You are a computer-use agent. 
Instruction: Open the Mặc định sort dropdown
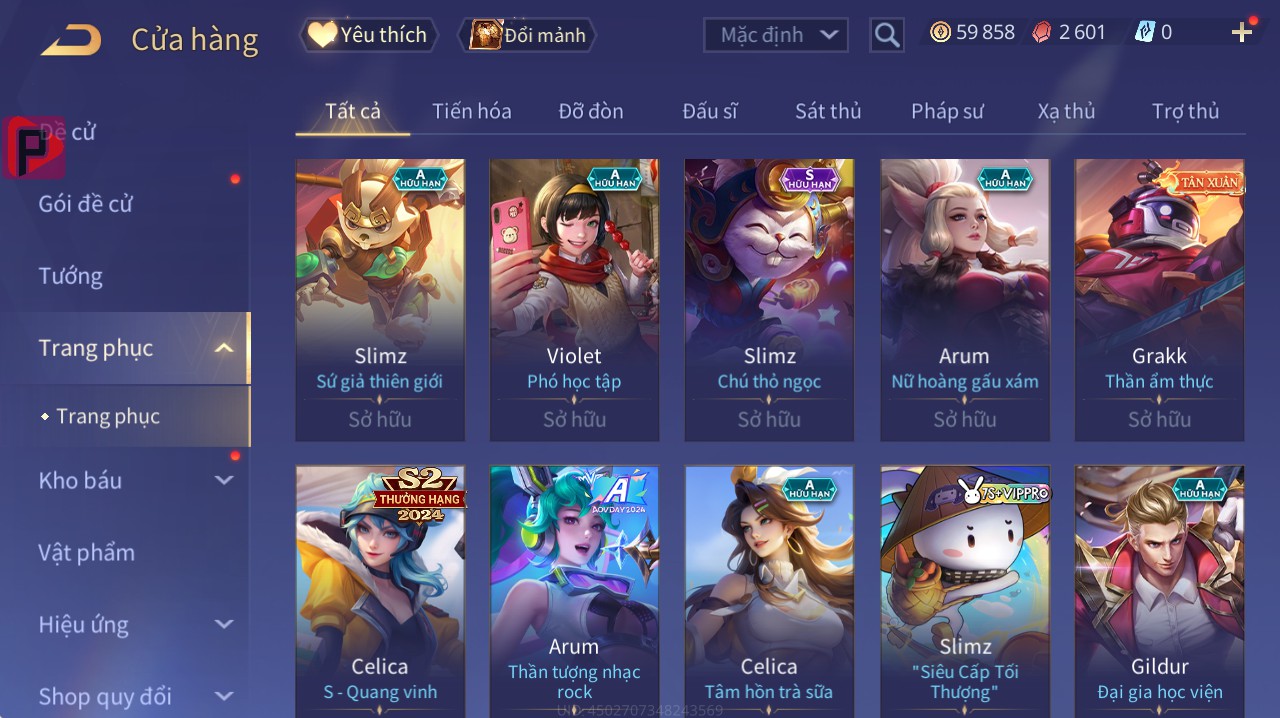click(775, 35)
